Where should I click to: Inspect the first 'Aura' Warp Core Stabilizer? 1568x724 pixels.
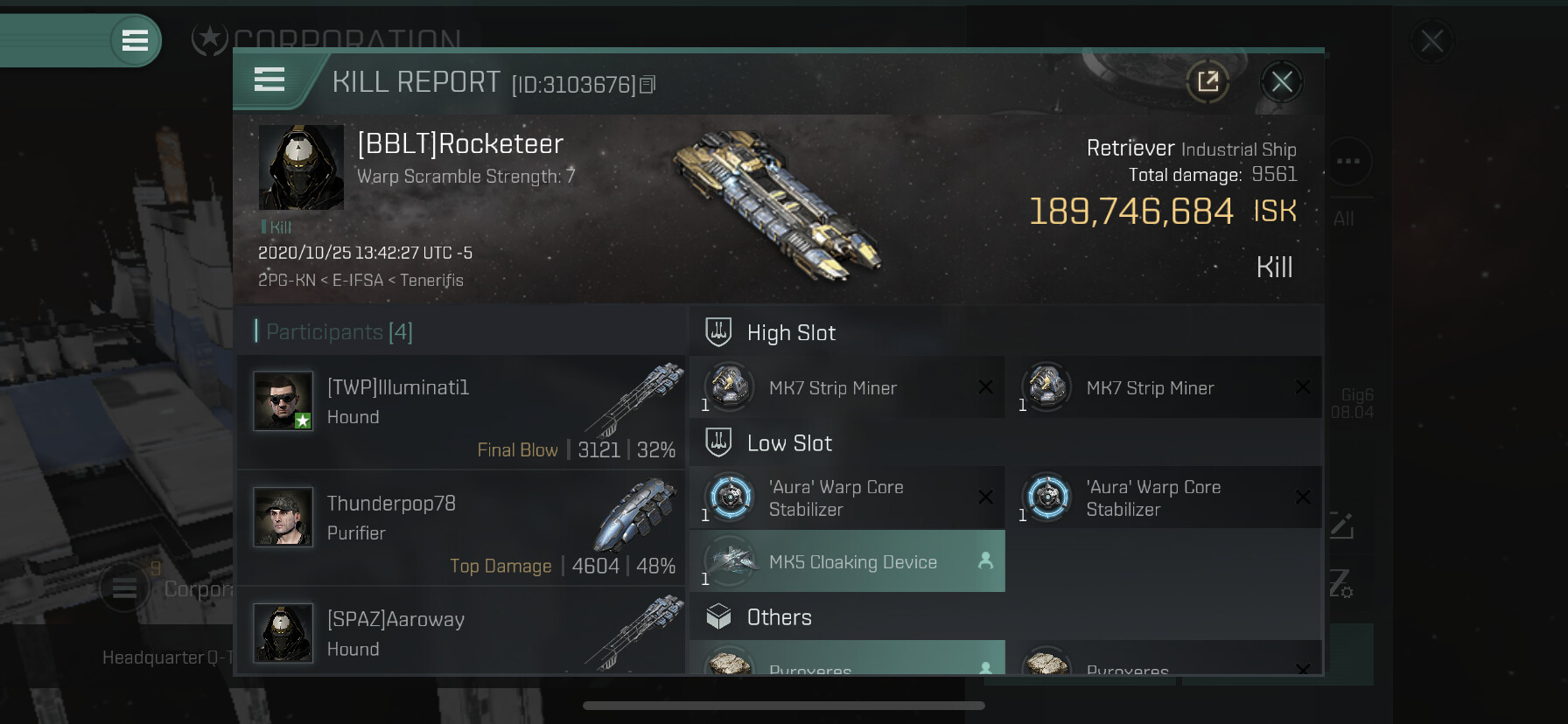click(846, 498)
